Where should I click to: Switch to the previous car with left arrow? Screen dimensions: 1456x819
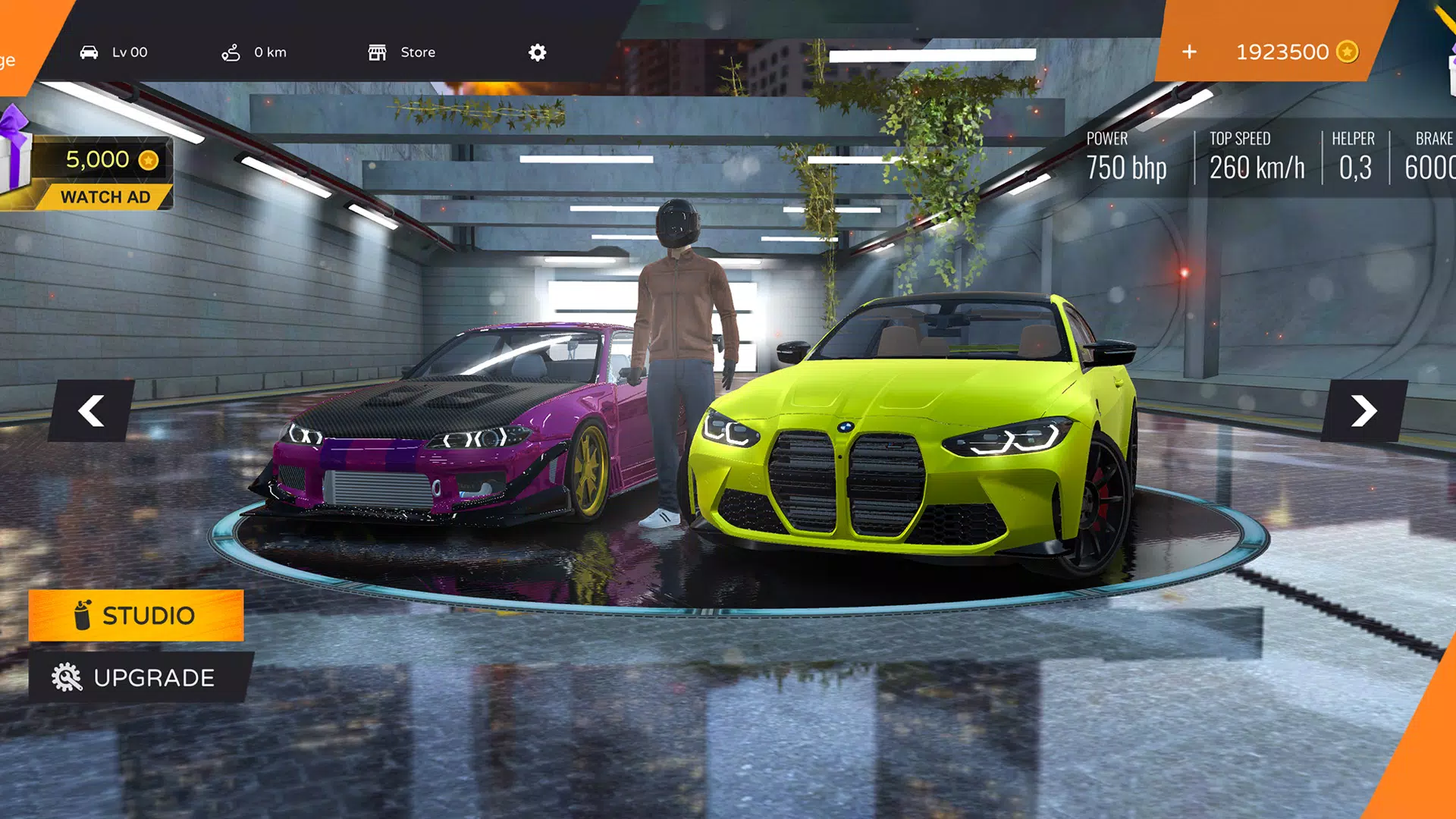[91, 410]
